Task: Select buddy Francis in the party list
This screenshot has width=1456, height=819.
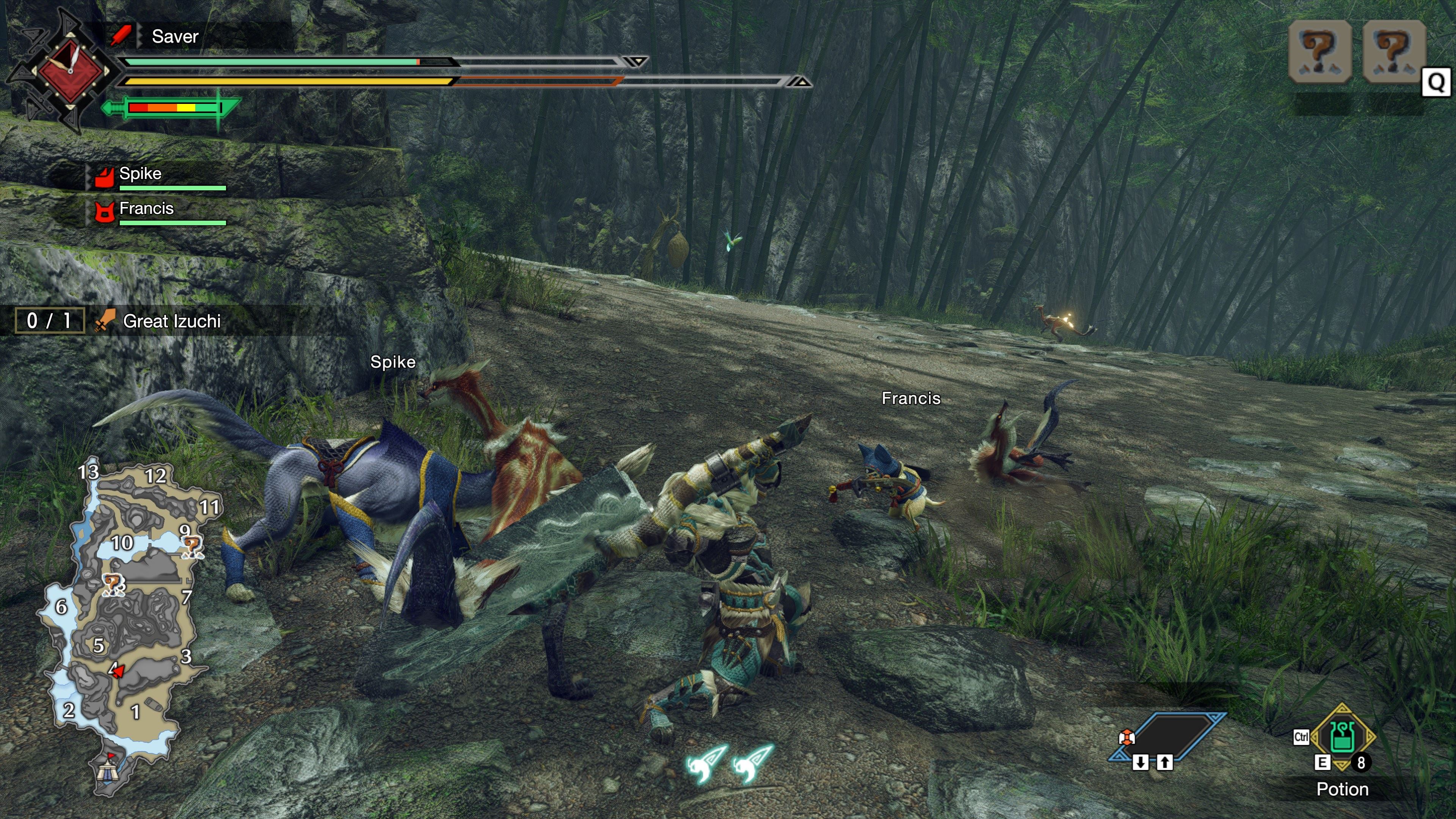Action: point(146,209)
